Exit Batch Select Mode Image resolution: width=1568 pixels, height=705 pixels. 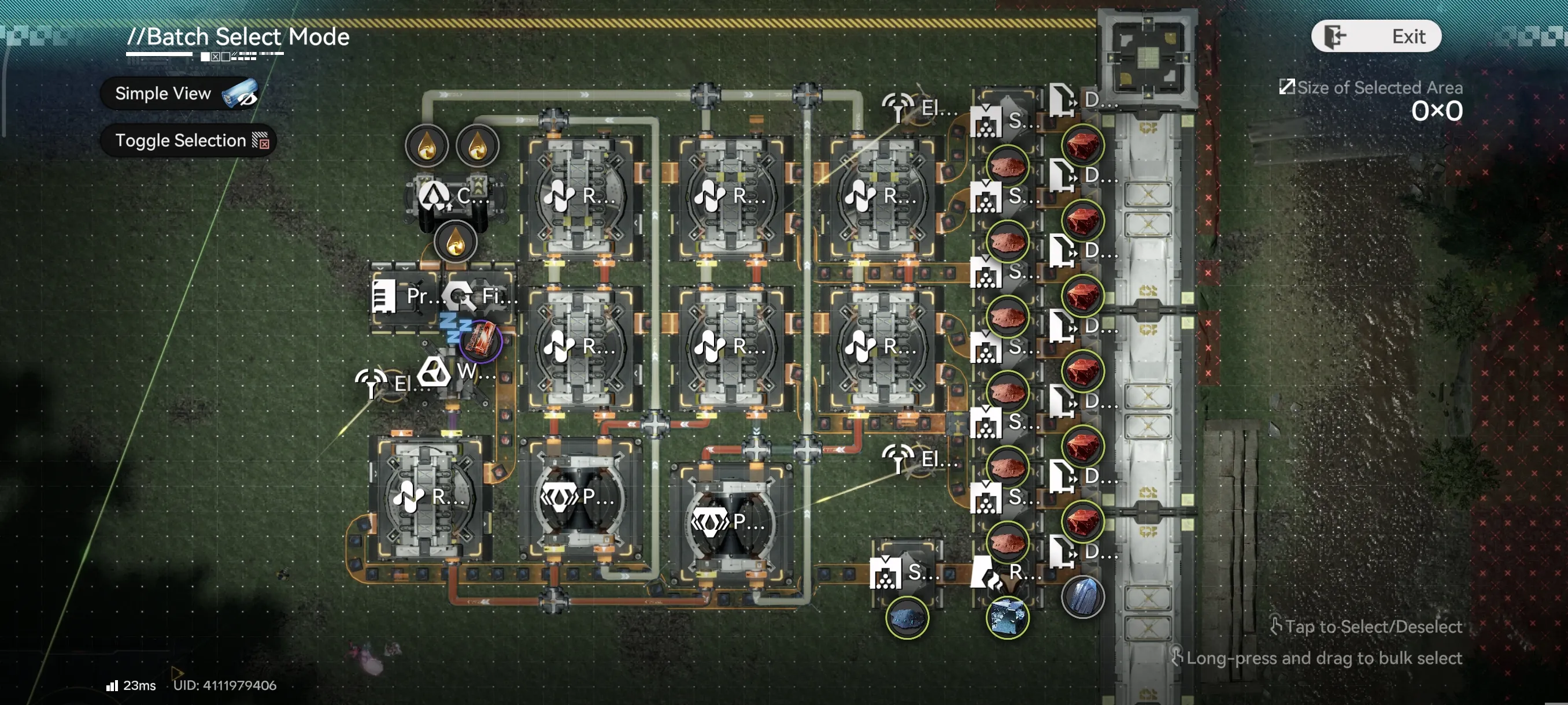point(1376,36)
